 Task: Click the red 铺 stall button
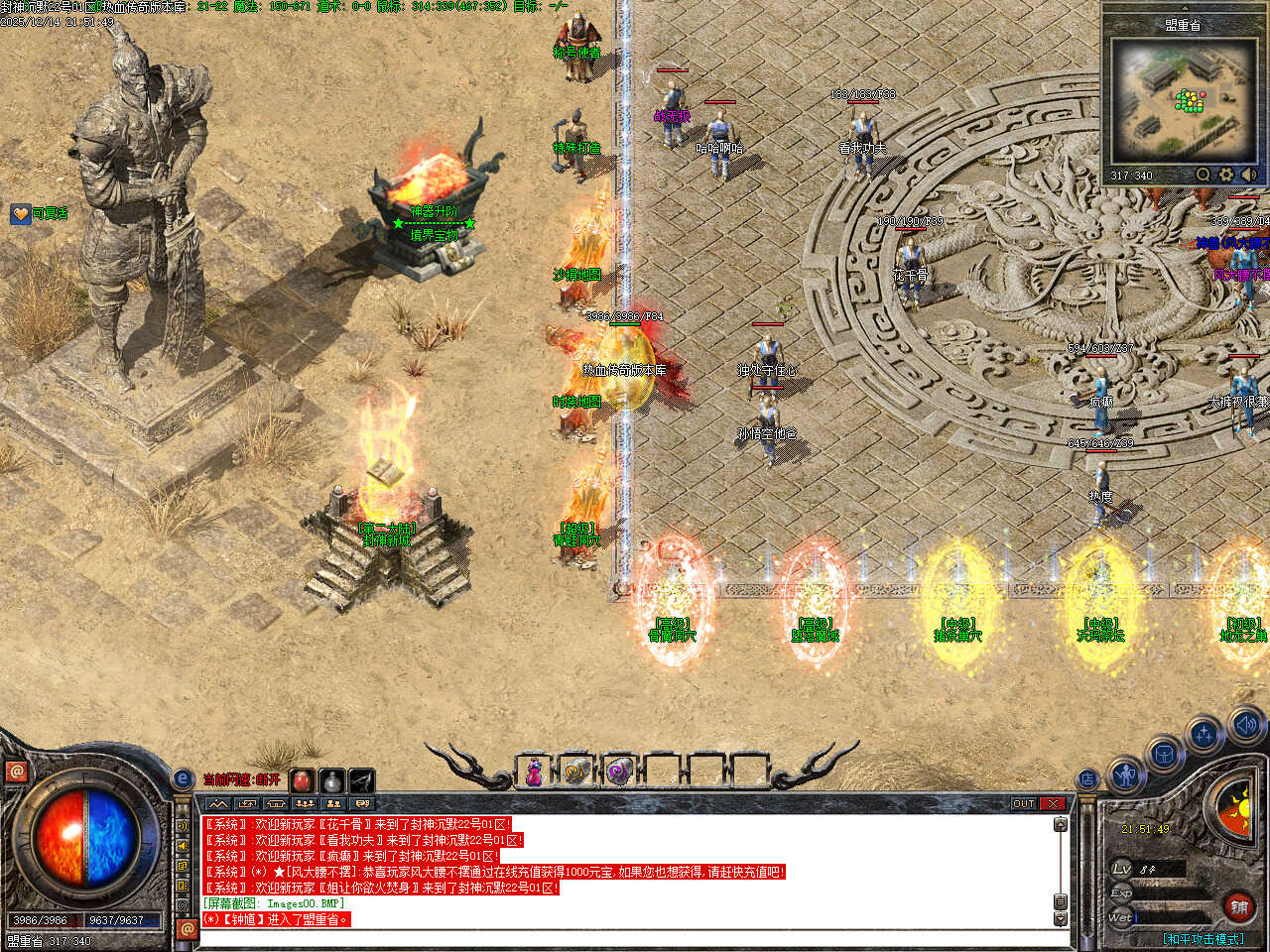pos(1239,906)
